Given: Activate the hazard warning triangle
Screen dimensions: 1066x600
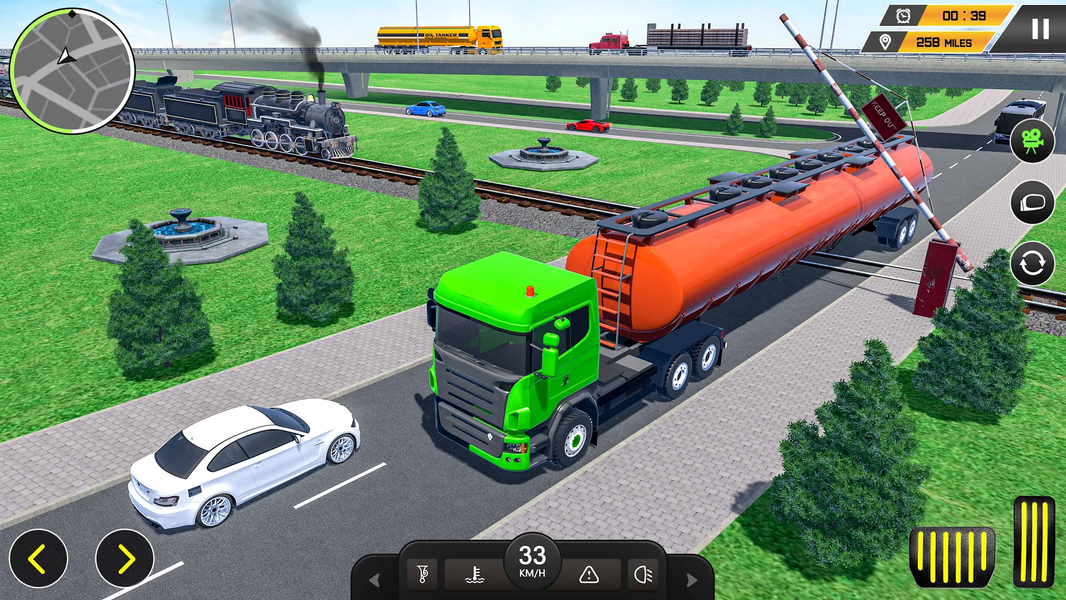Looking at the screenshot, I should click(589, 574).
